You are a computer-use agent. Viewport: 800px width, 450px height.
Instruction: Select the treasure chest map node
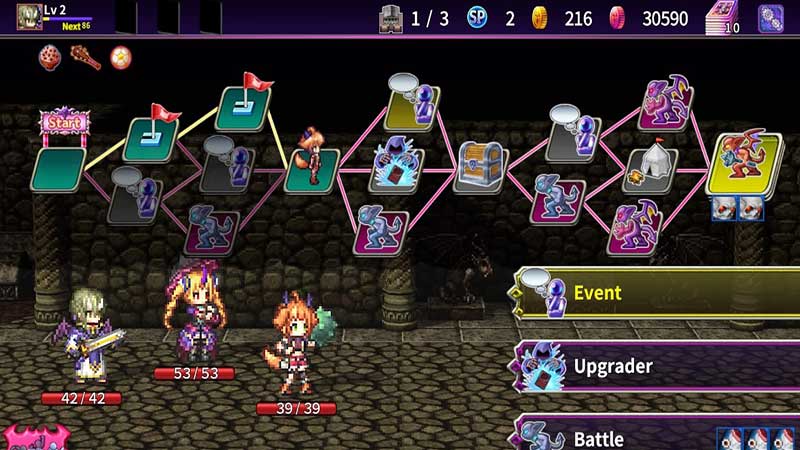pyautogui.click(x=482, y=165)
